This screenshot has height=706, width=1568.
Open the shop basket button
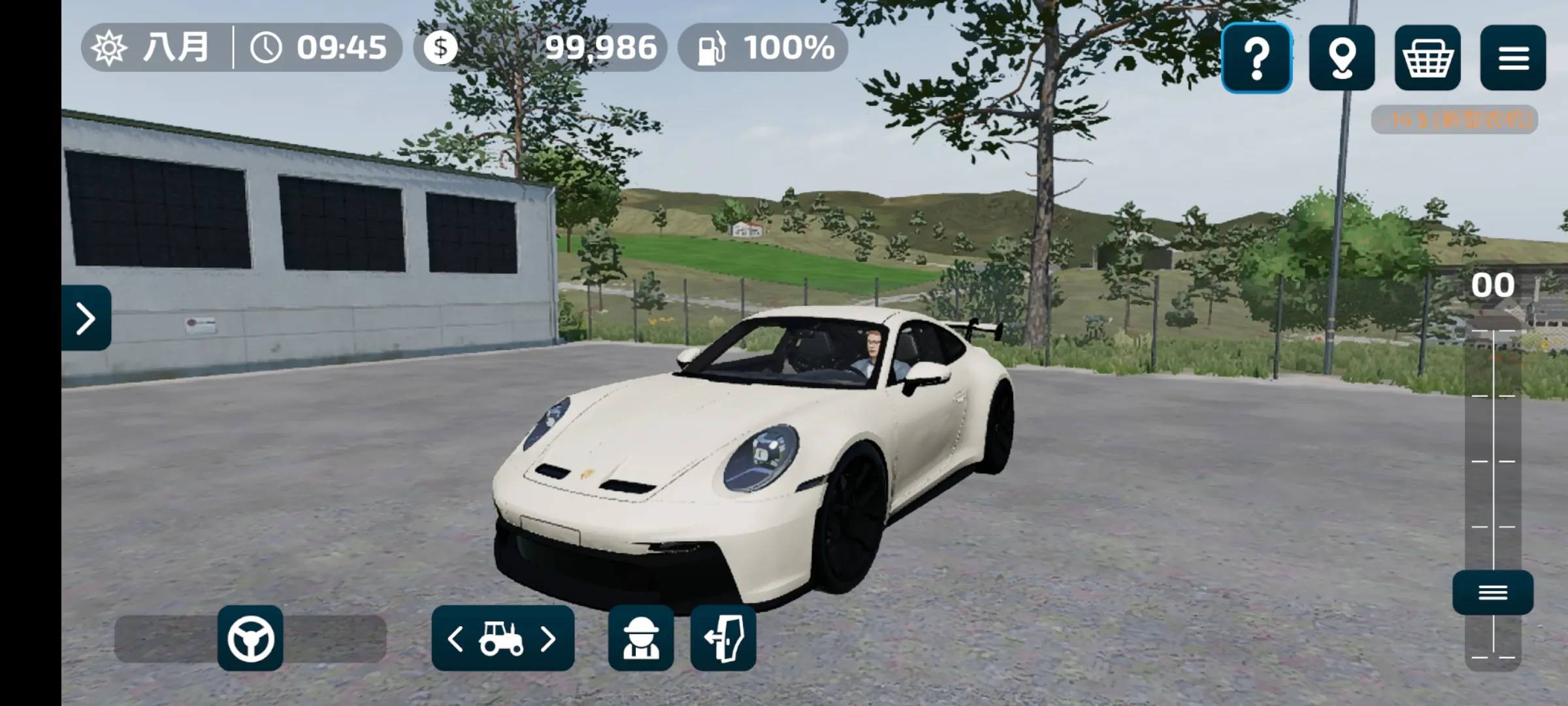pyautogui.click(x=1428, y=58)
